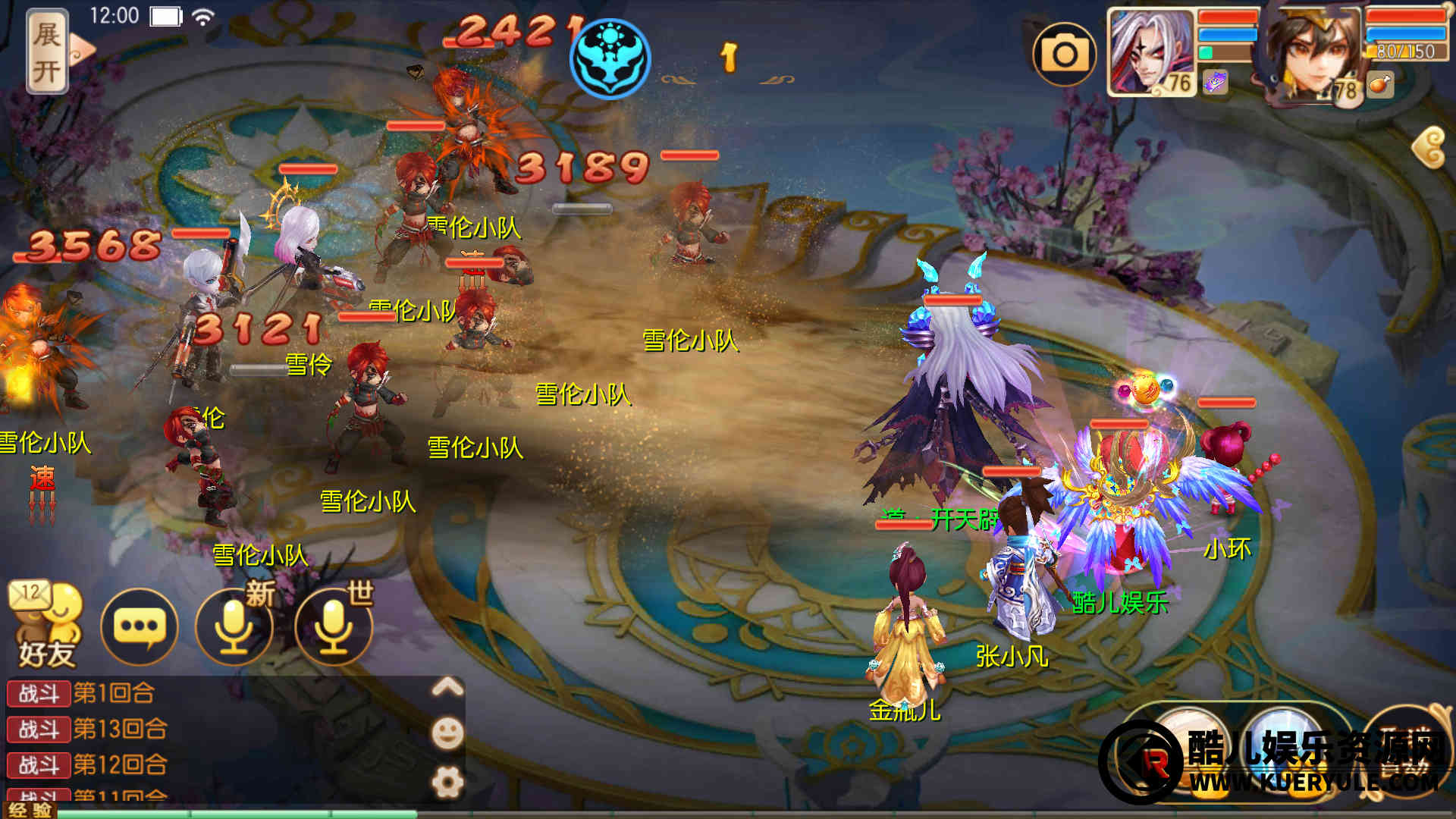Tap the blue winged emblem at top

click(x=610, y=58)
